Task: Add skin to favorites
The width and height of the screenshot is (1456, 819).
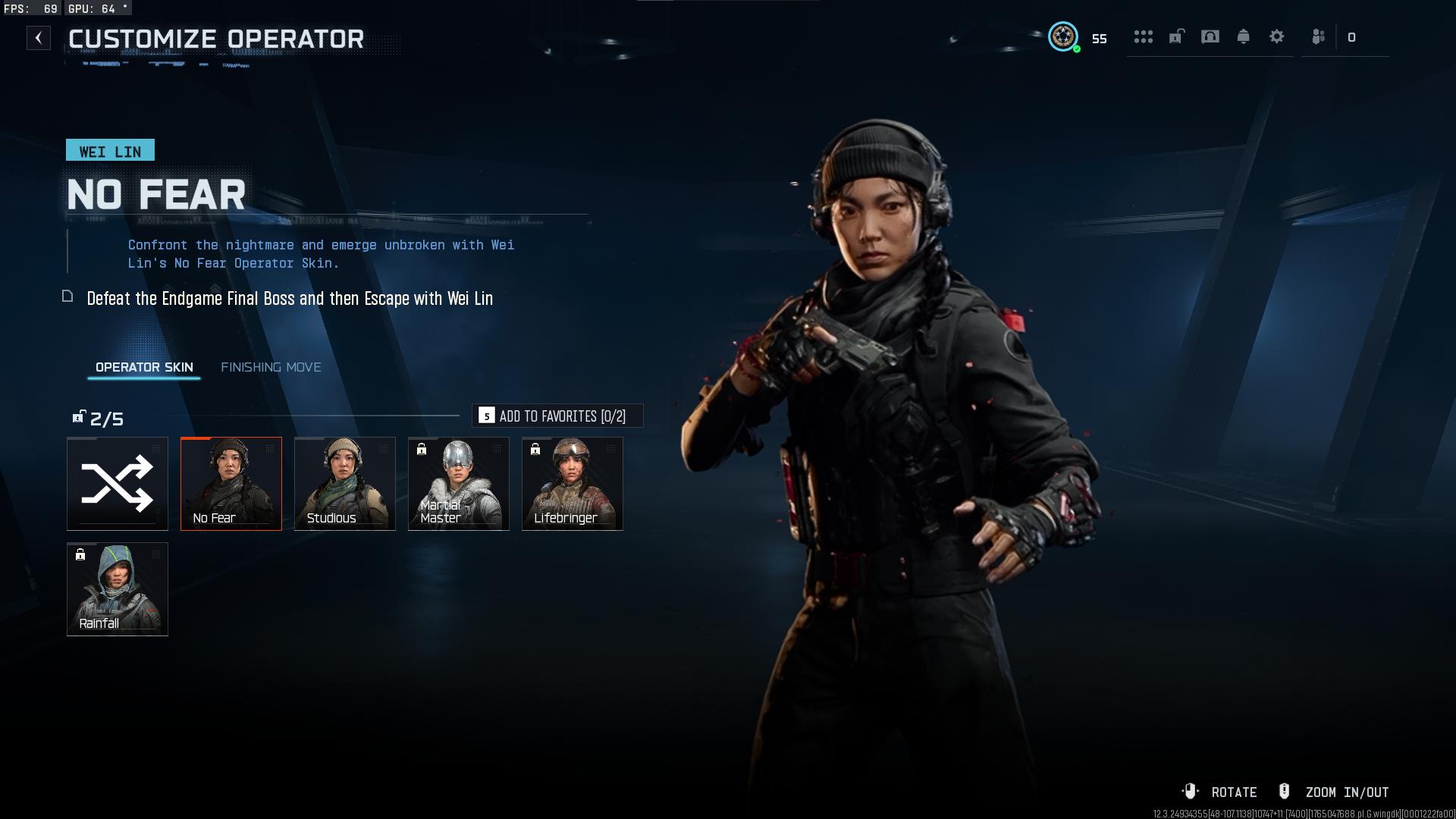Action: click(557, 416)
